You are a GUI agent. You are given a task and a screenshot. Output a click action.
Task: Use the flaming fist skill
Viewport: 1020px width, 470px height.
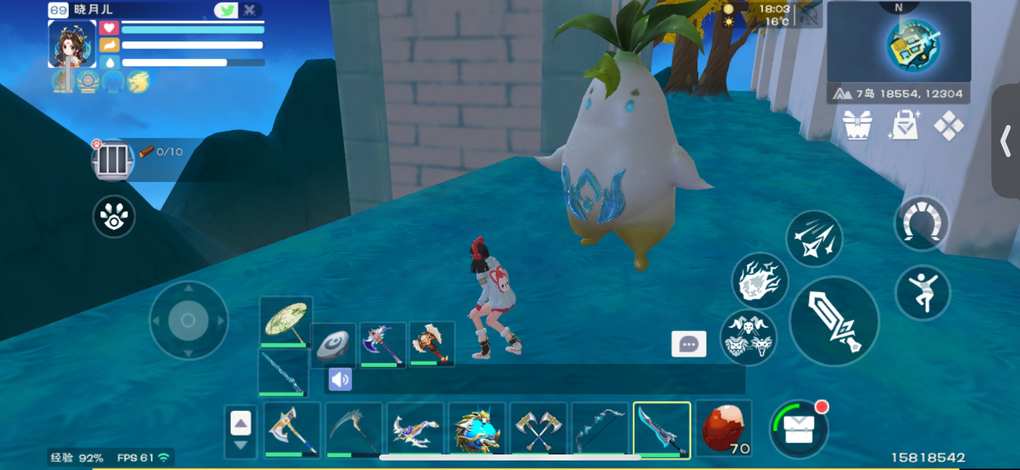click(760, 280)
